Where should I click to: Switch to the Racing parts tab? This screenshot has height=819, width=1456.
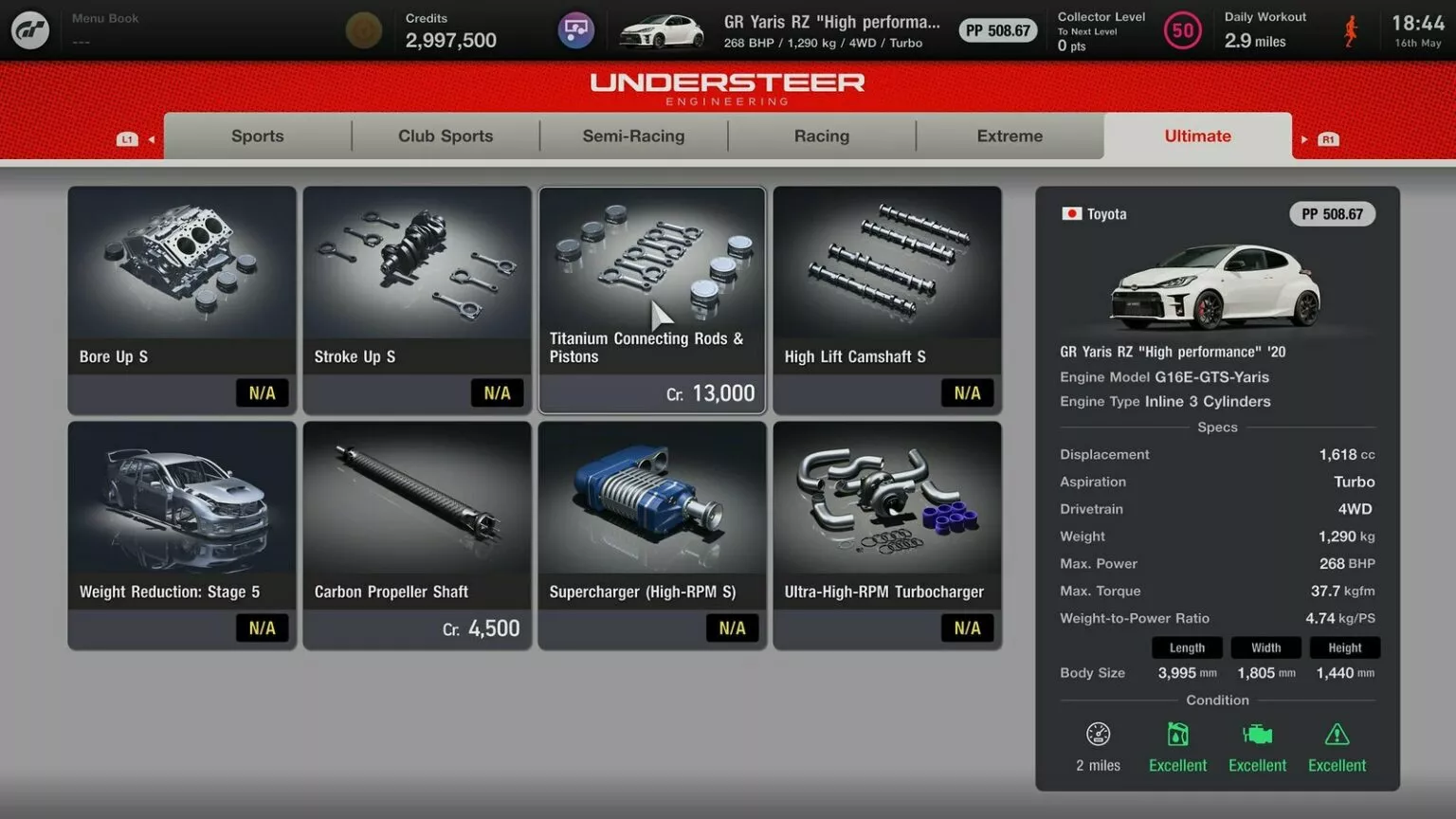point(821,136)
